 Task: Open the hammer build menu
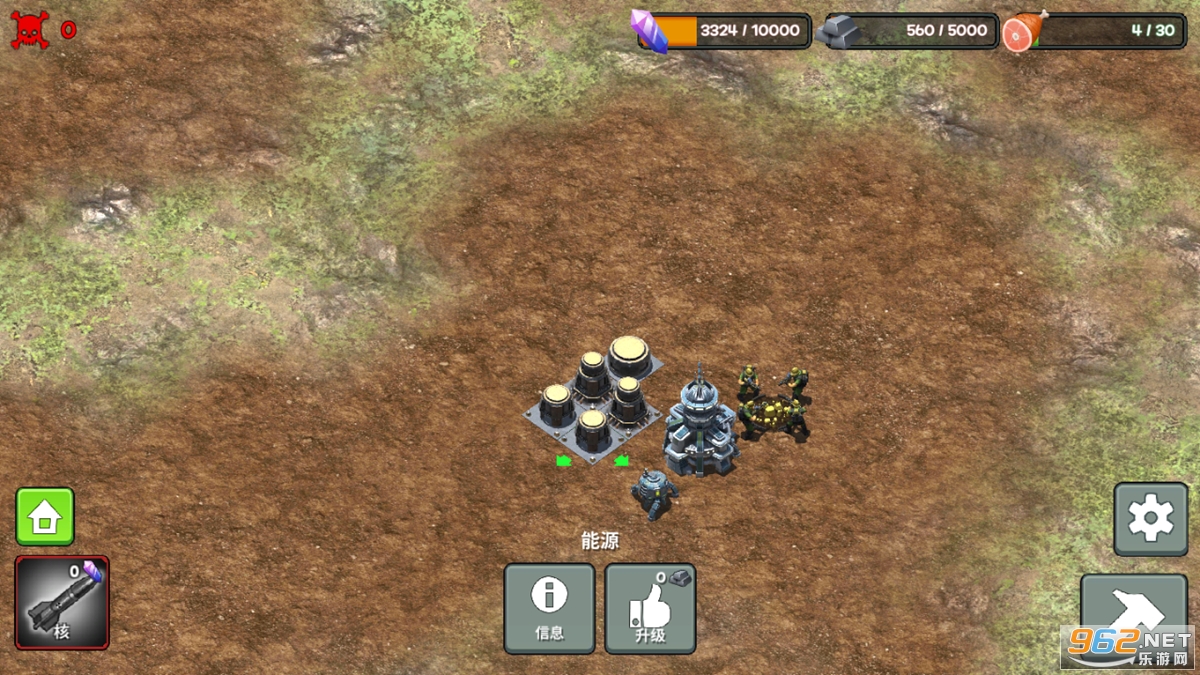click(x=1133, y=608)
